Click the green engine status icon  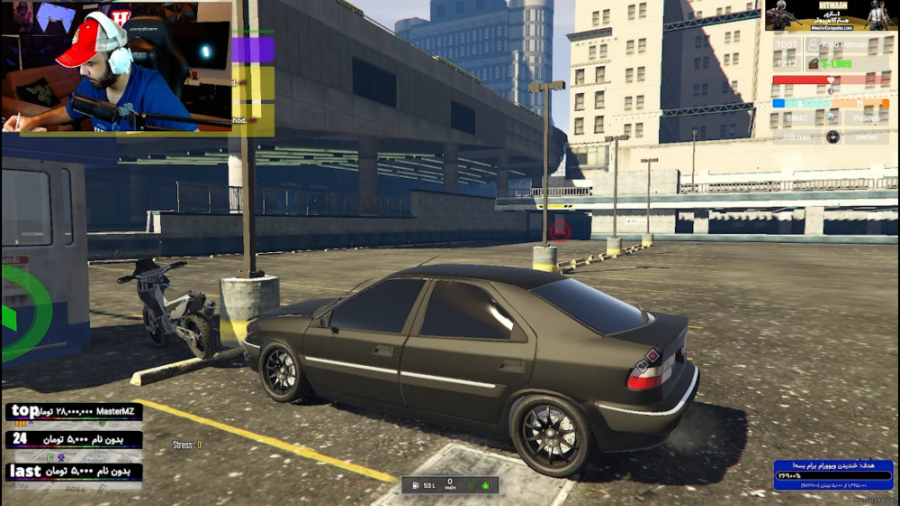click(487, 486)
